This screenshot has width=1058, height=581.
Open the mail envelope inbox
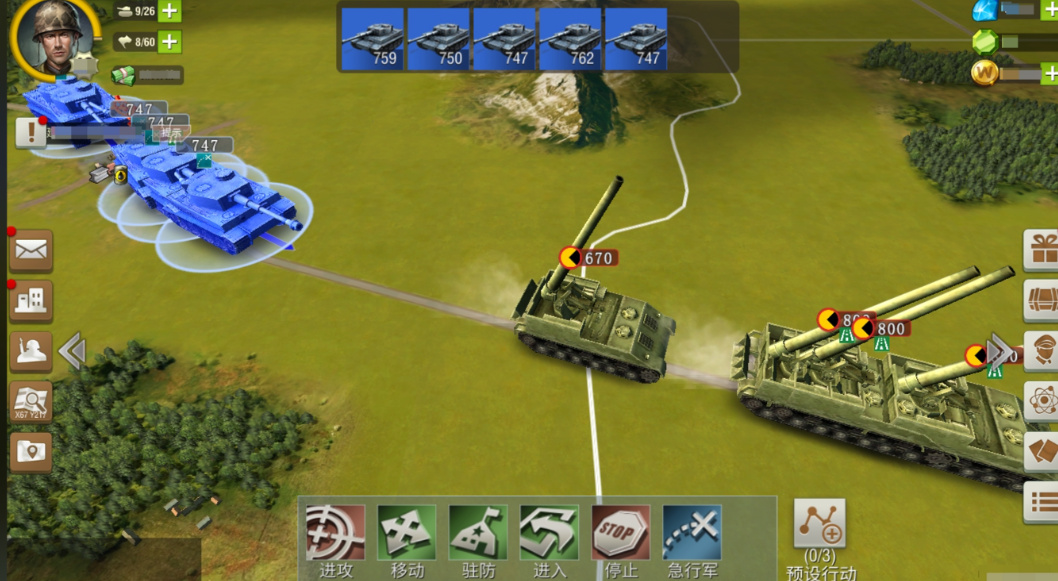point(31,251)
